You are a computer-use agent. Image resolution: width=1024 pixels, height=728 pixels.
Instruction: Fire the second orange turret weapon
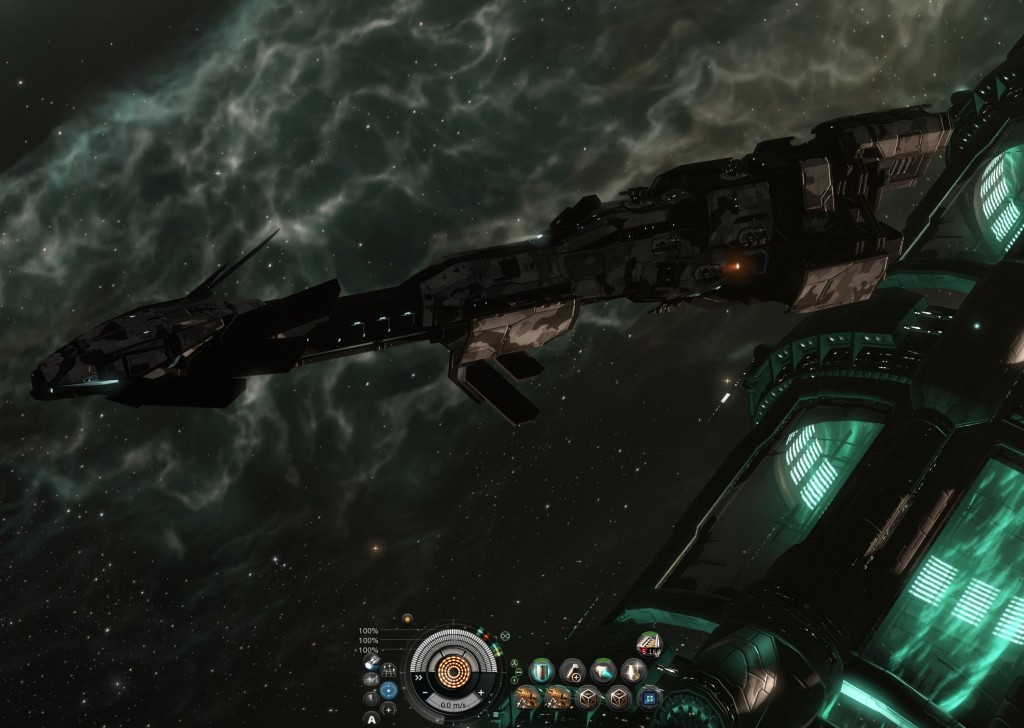(558, 696)
